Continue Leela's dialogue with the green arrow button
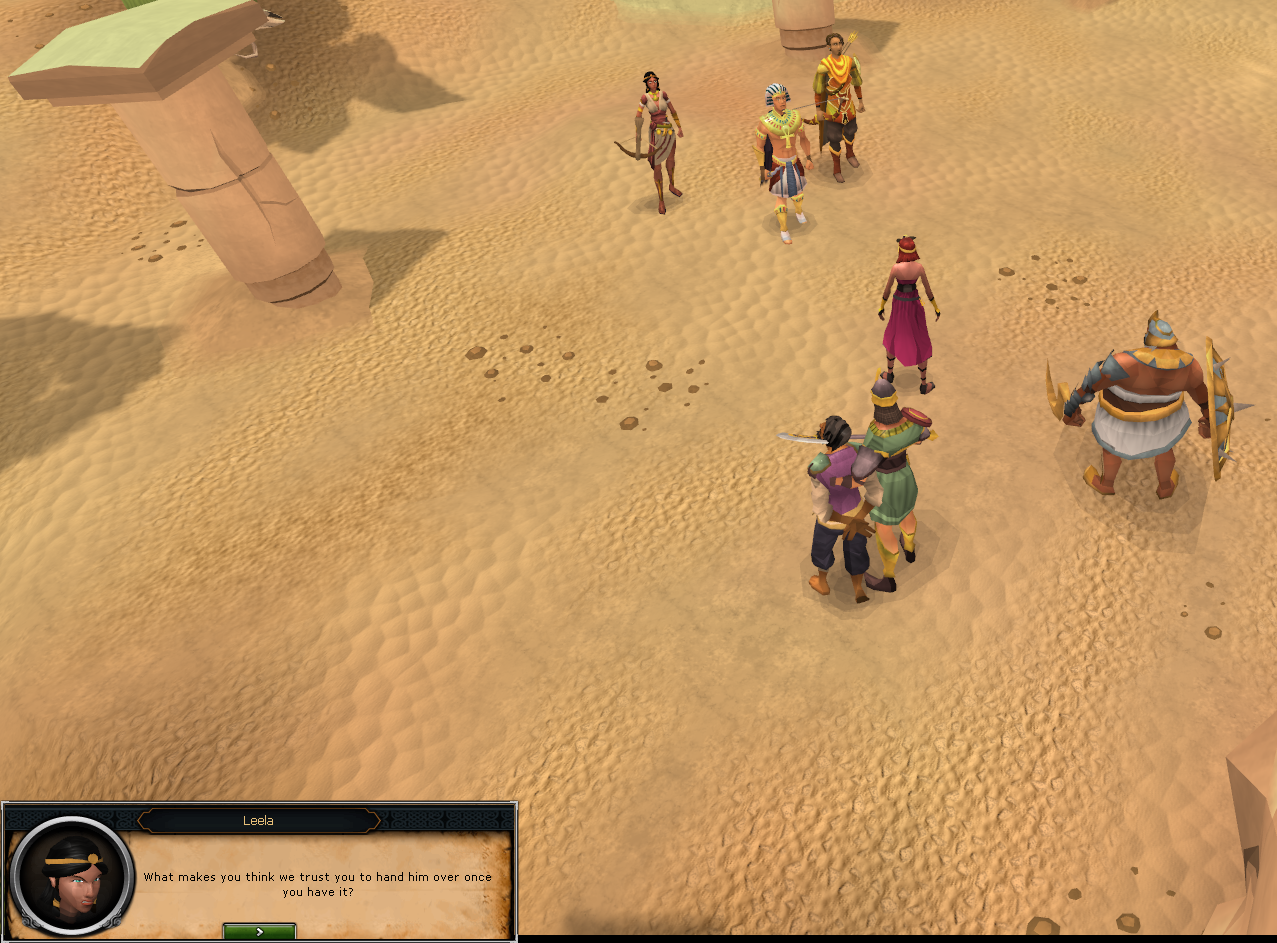Screen dimensions: 1277x943 [259, 931]
